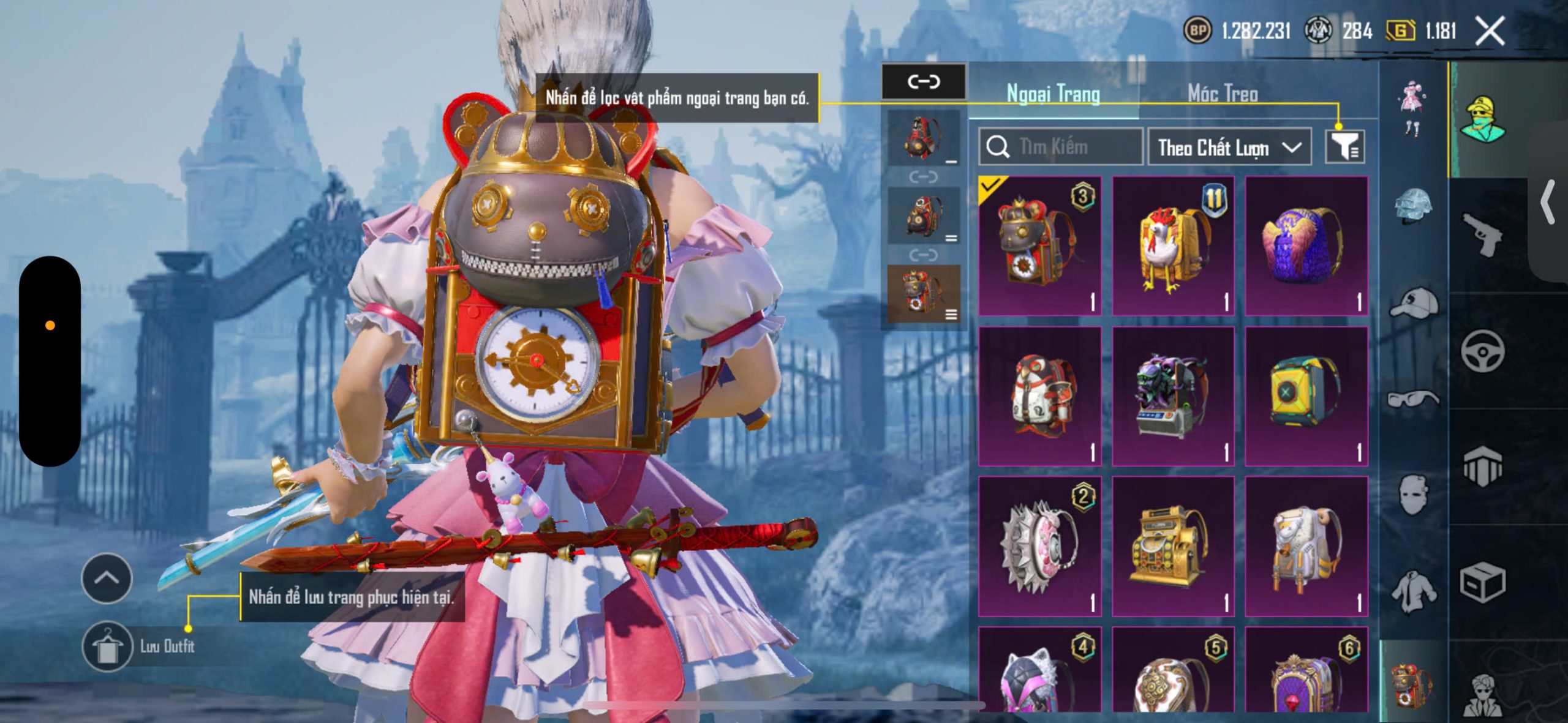Choose the spiked pink donut backpack

coord(1039,546)
